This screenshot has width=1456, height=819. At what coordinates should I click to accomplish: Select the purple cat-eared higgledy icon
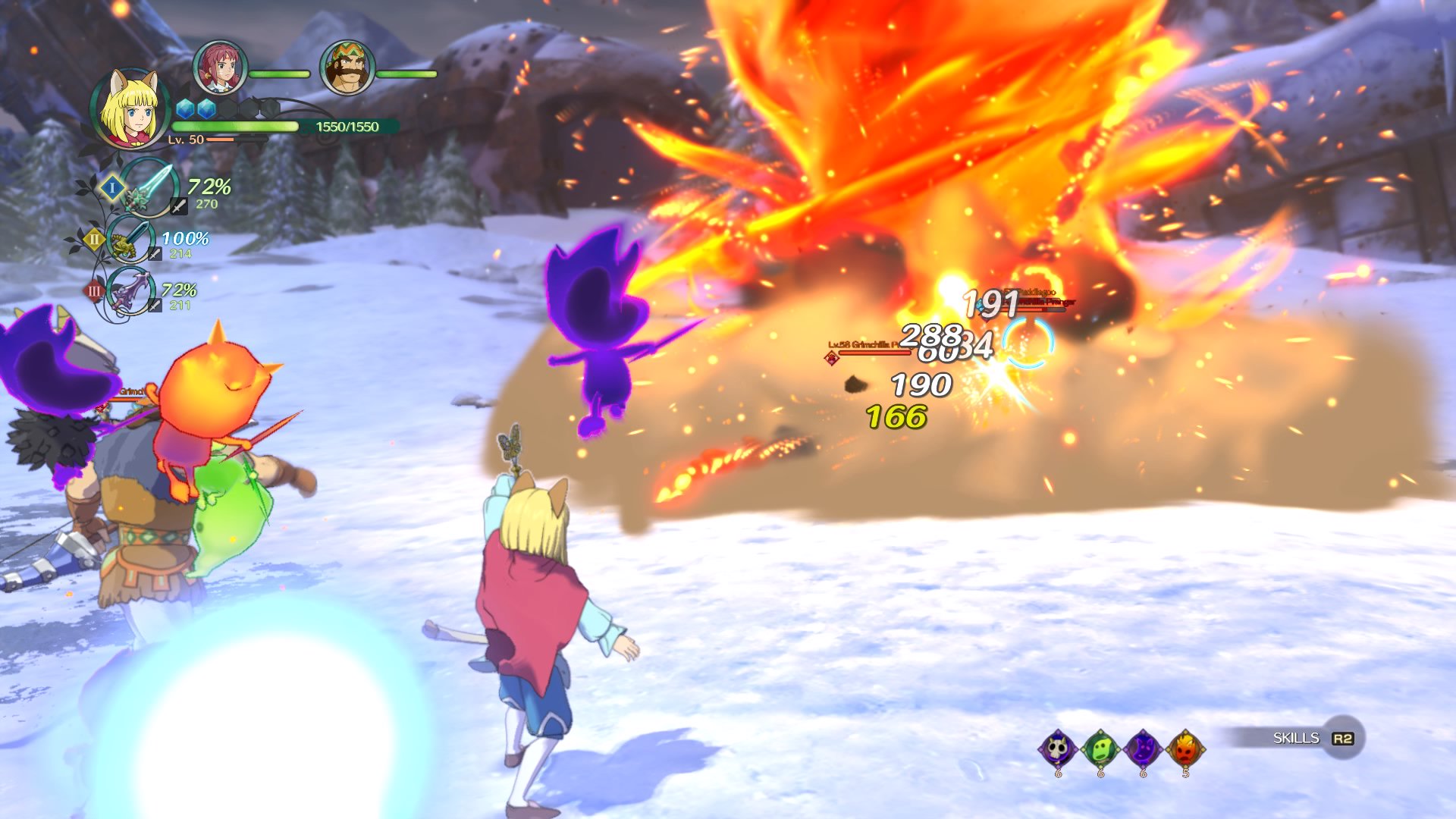pos(1143,749)
